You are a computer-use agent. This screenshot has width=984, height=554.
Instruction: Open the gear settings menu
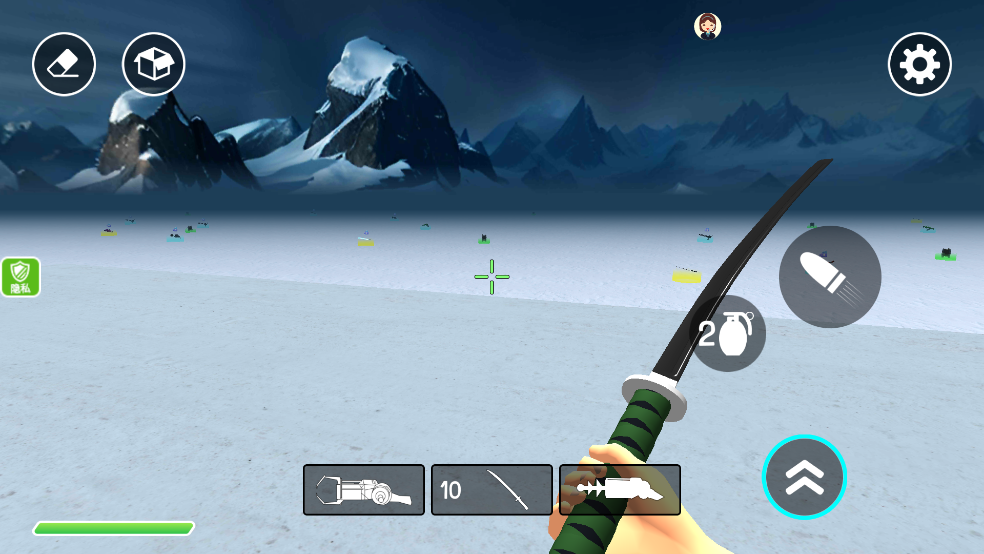point(919,65)
